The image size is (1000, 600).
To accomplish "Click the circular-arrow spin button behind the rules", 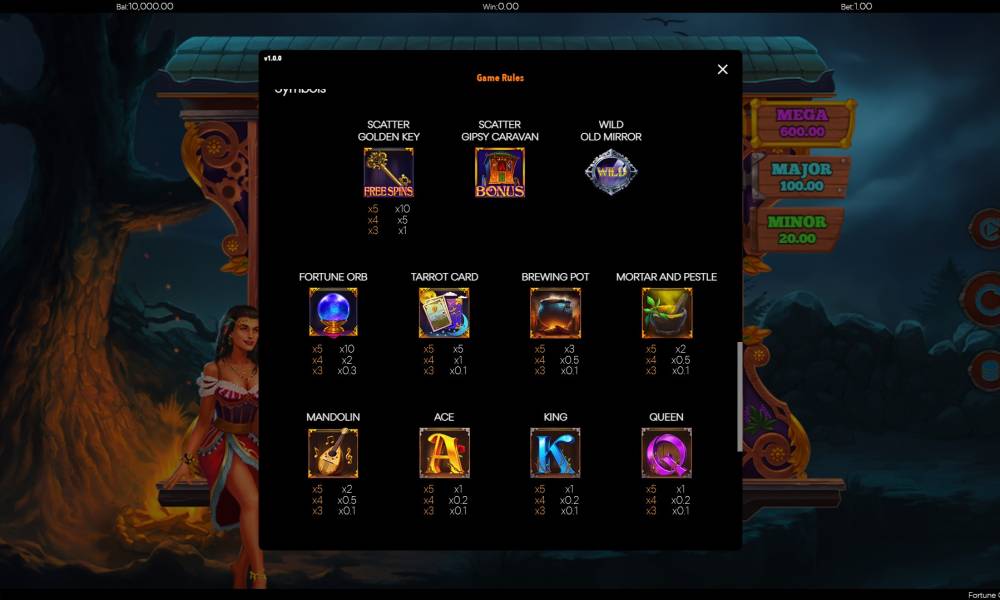I will 988,295.
